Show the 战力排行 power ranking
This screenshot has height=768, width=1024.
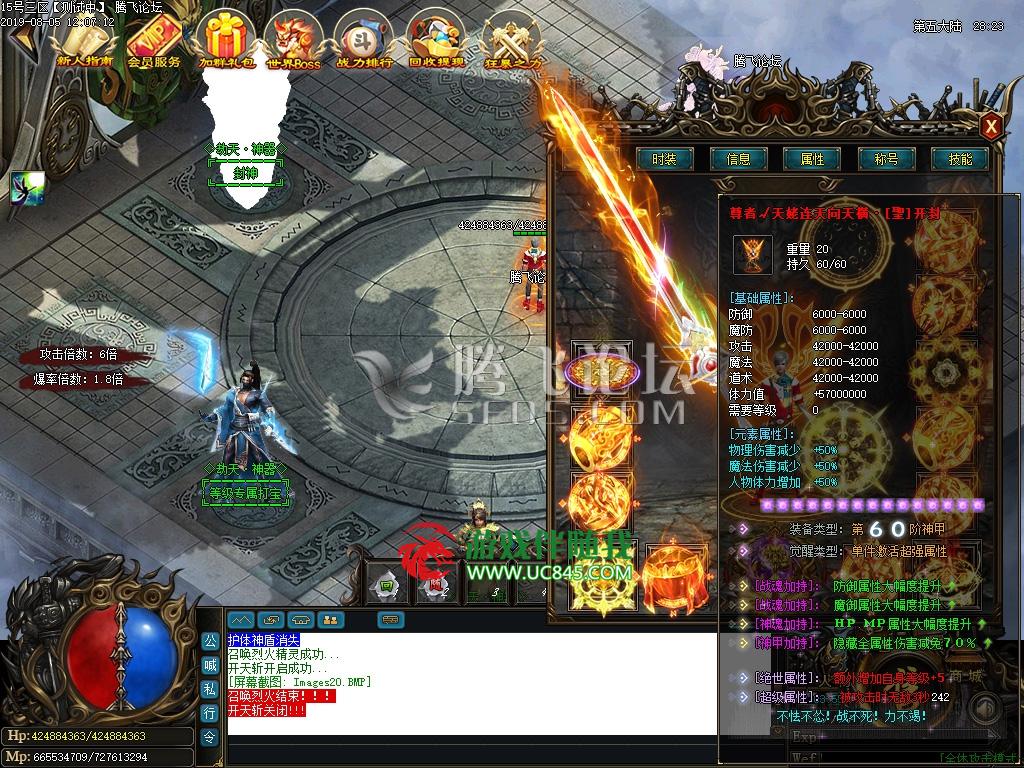coord(364,41)
